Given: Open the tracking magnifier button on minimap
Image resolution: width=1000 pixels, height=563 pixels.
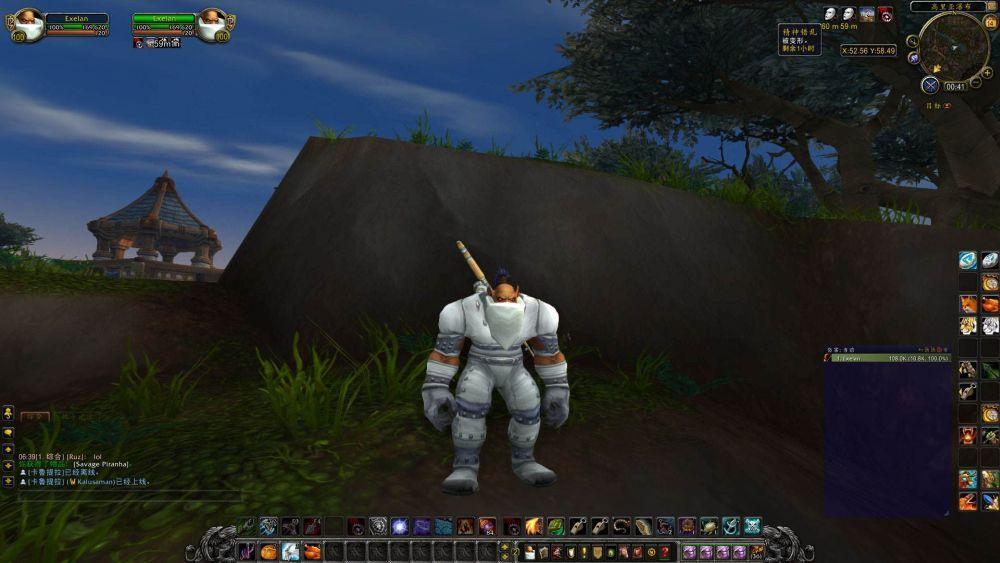Looking at the screenshot, I should (x=912, y=41).
